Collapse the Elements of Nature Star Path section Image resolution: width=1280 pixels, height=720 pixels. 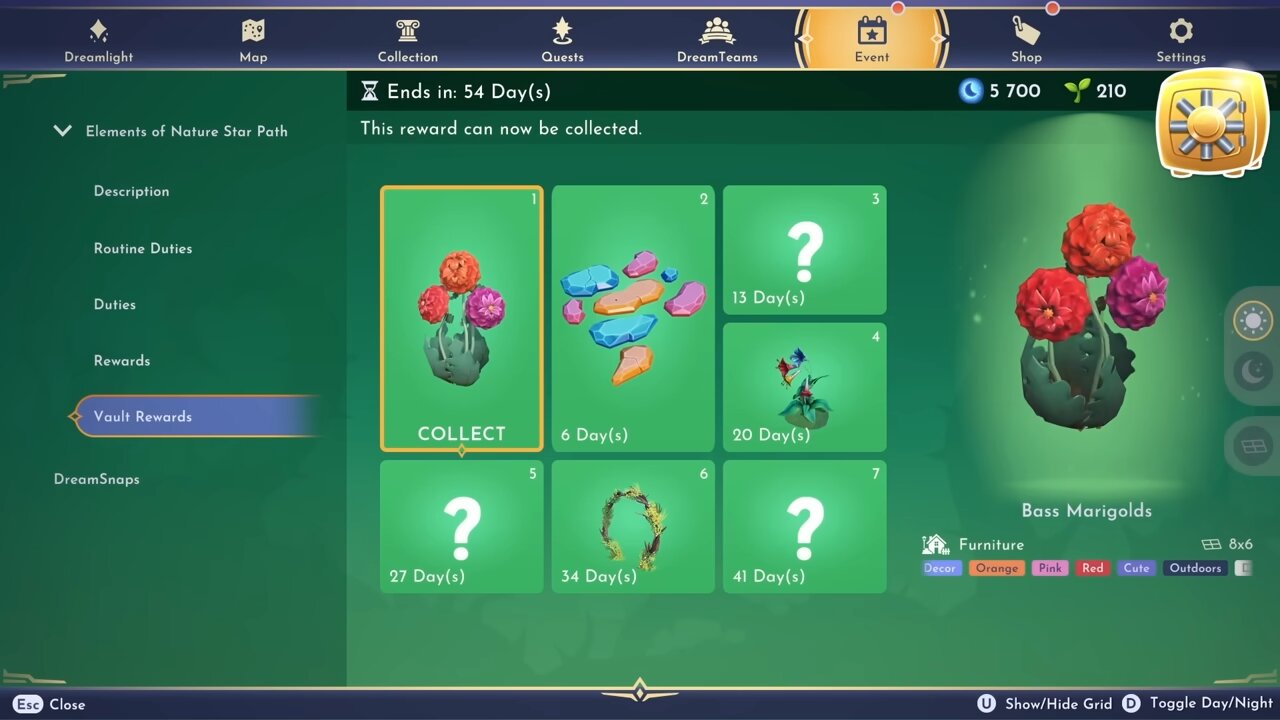[x=63, y=131]
